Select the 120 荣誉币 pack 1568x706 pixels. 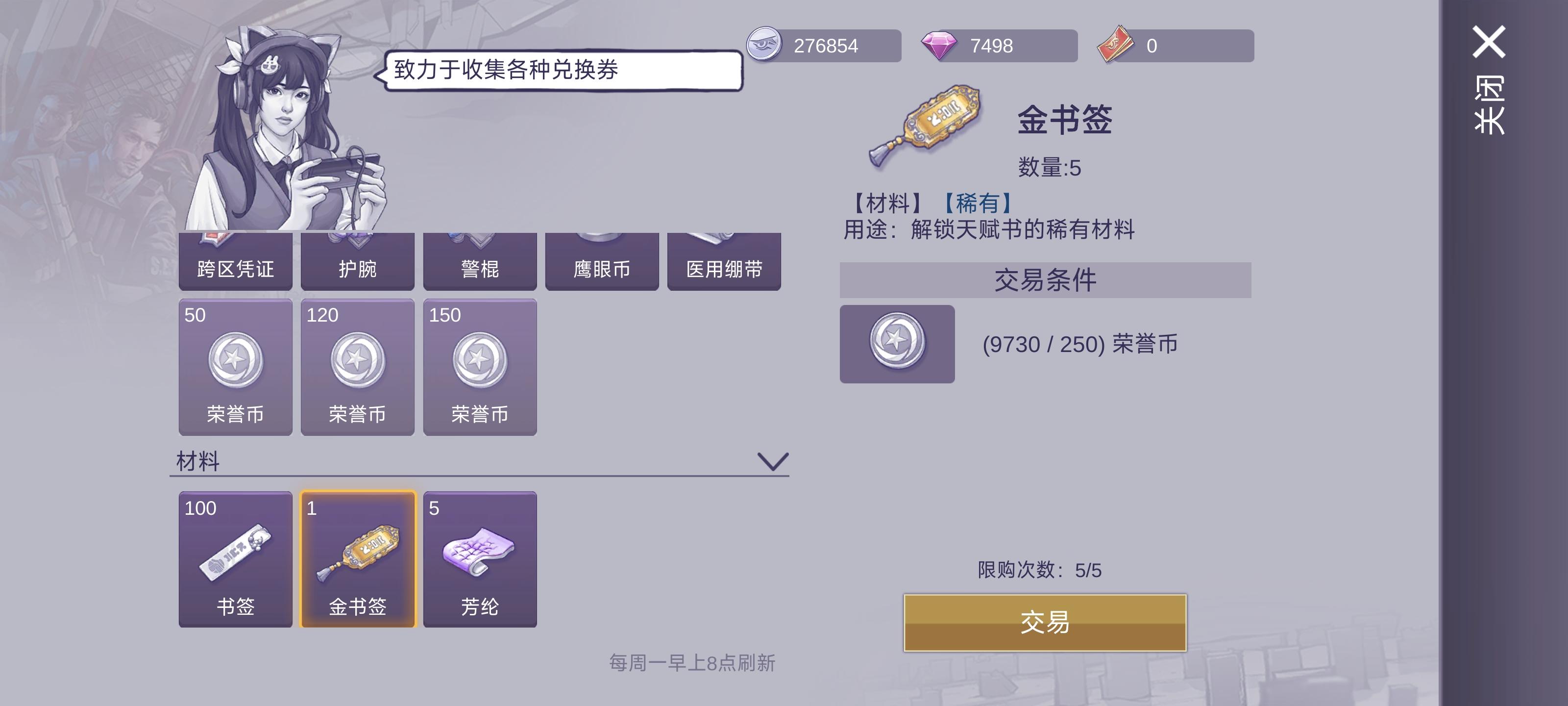pos(357,365)
